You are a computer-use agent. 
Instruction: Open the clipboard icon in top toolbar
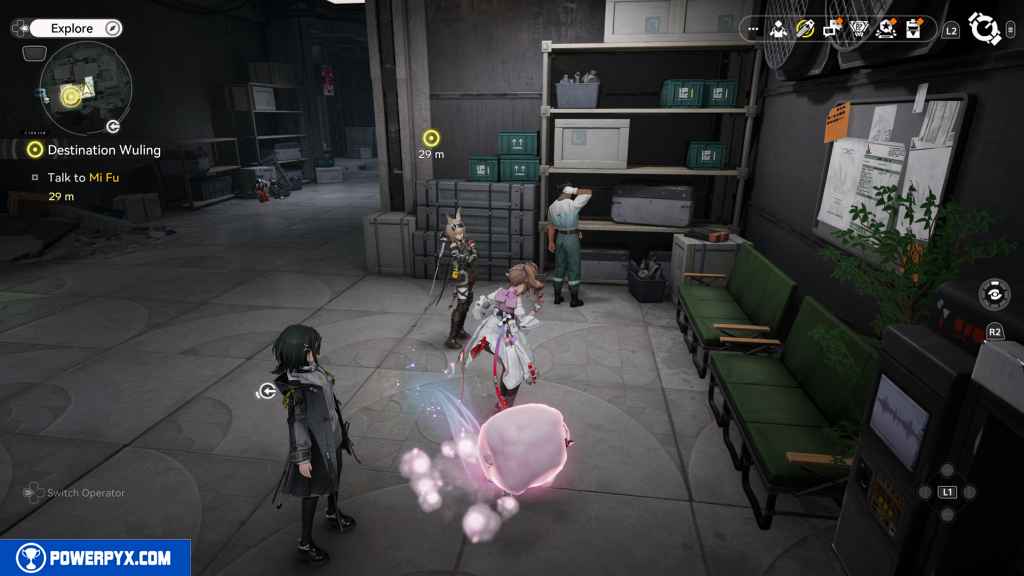coord(912,29)
